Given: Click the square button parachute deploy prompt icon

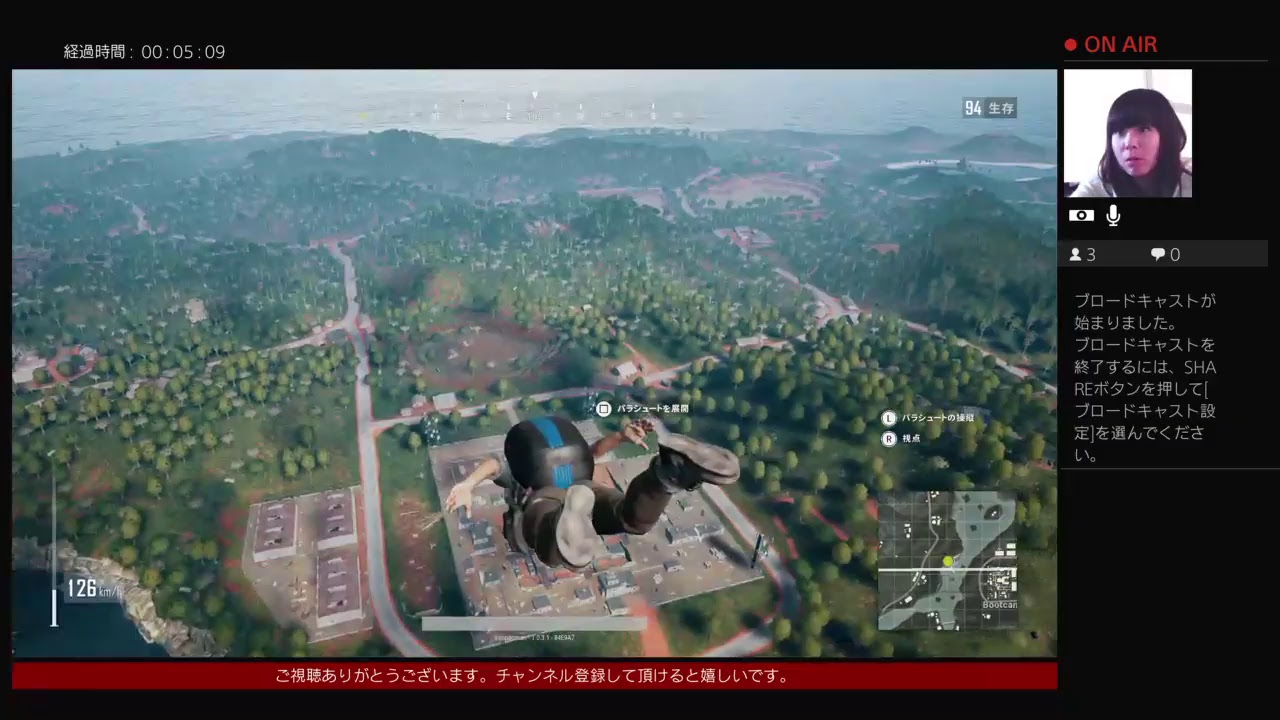Looking at the screenshot, I should (603, 408).
